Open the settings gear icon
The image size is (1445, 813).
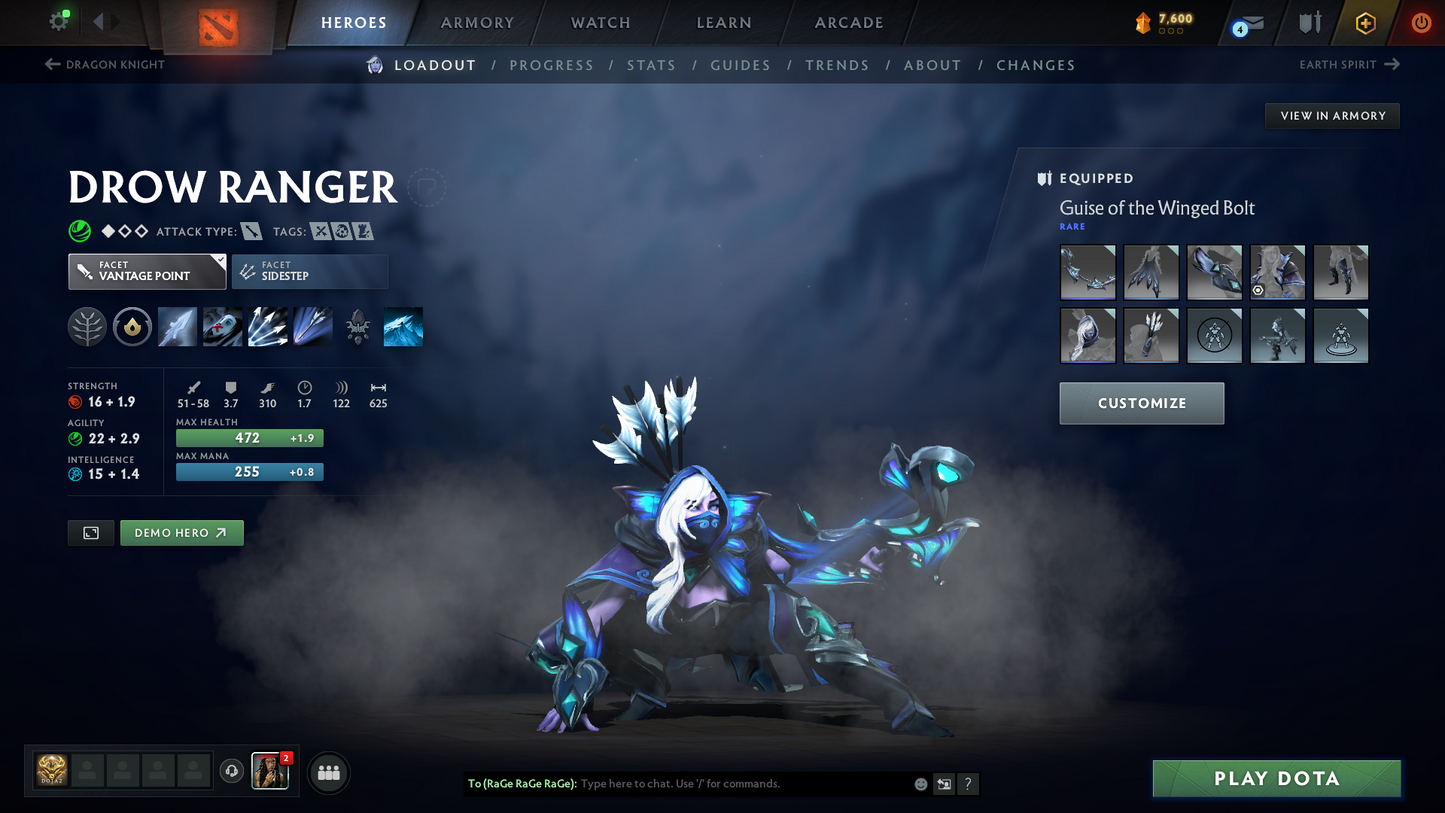[x=57, y=22]
